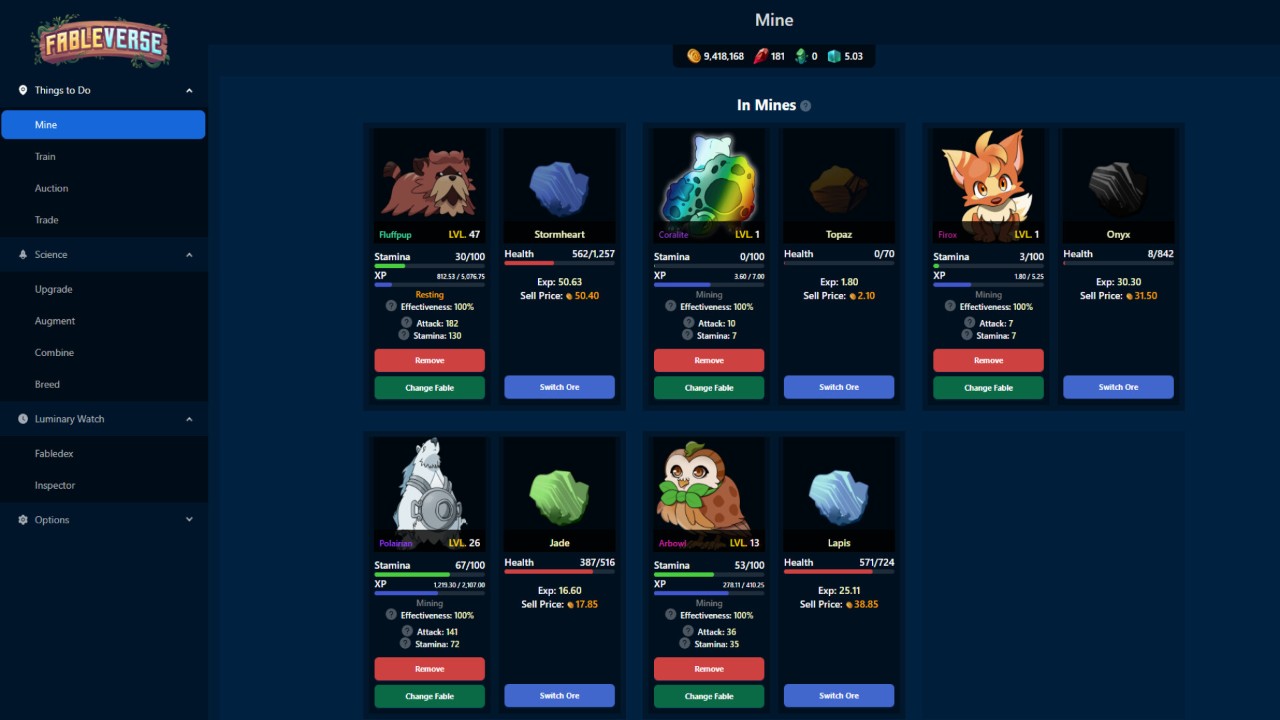Open the Combine page
The height and width of the screenshot is (720, 1280).
(x=54, y=353)
